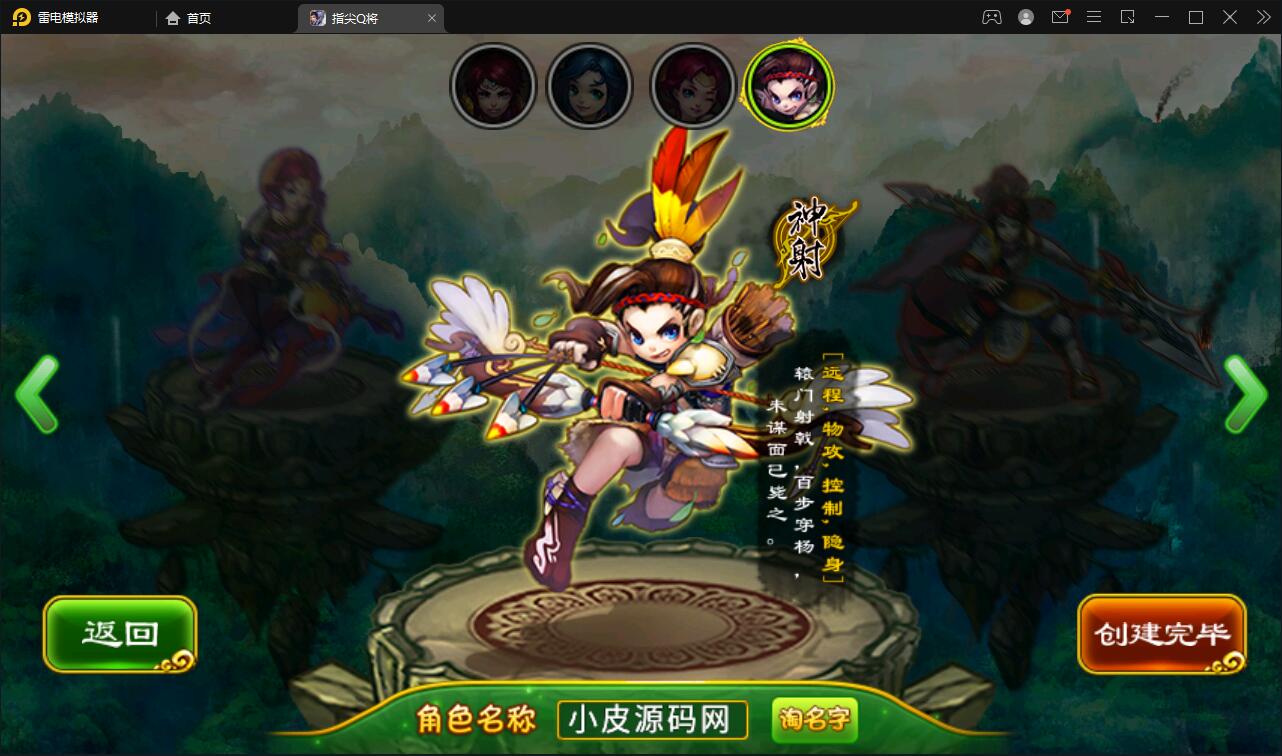The height and width of the screenshot is (756, 1282).
Task: Expand the titlebar overflow chevron arrows
Action: click(1262, 17)
